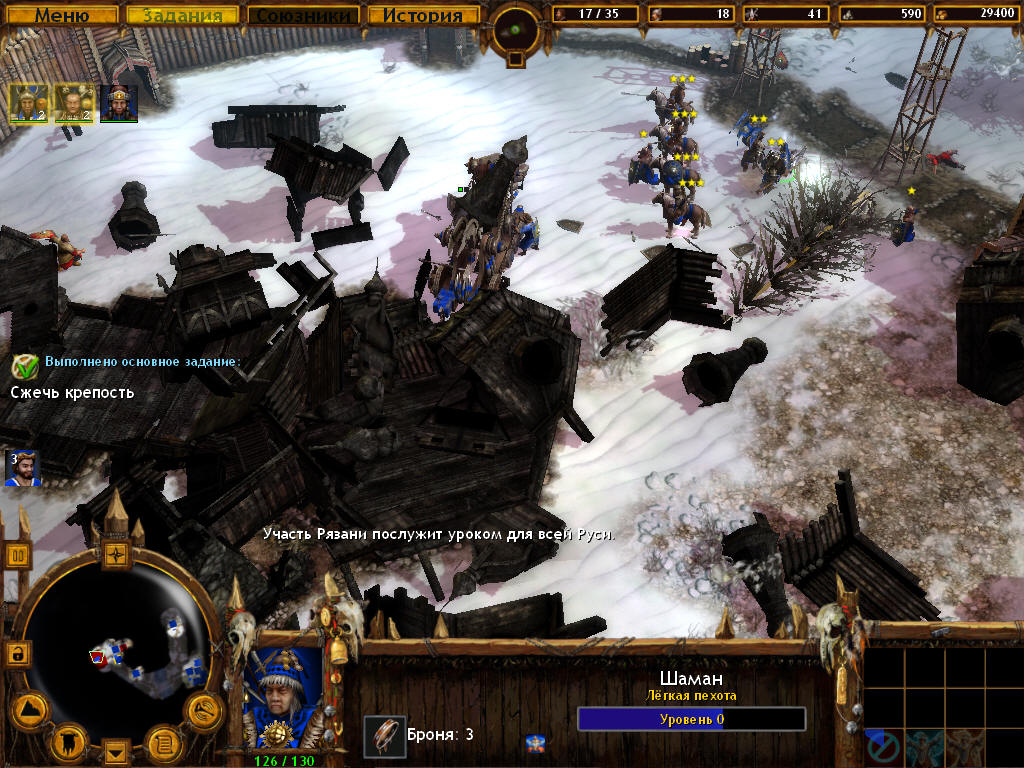Pause the game with the pause button
1024x768 pixels.
[18, 555]
